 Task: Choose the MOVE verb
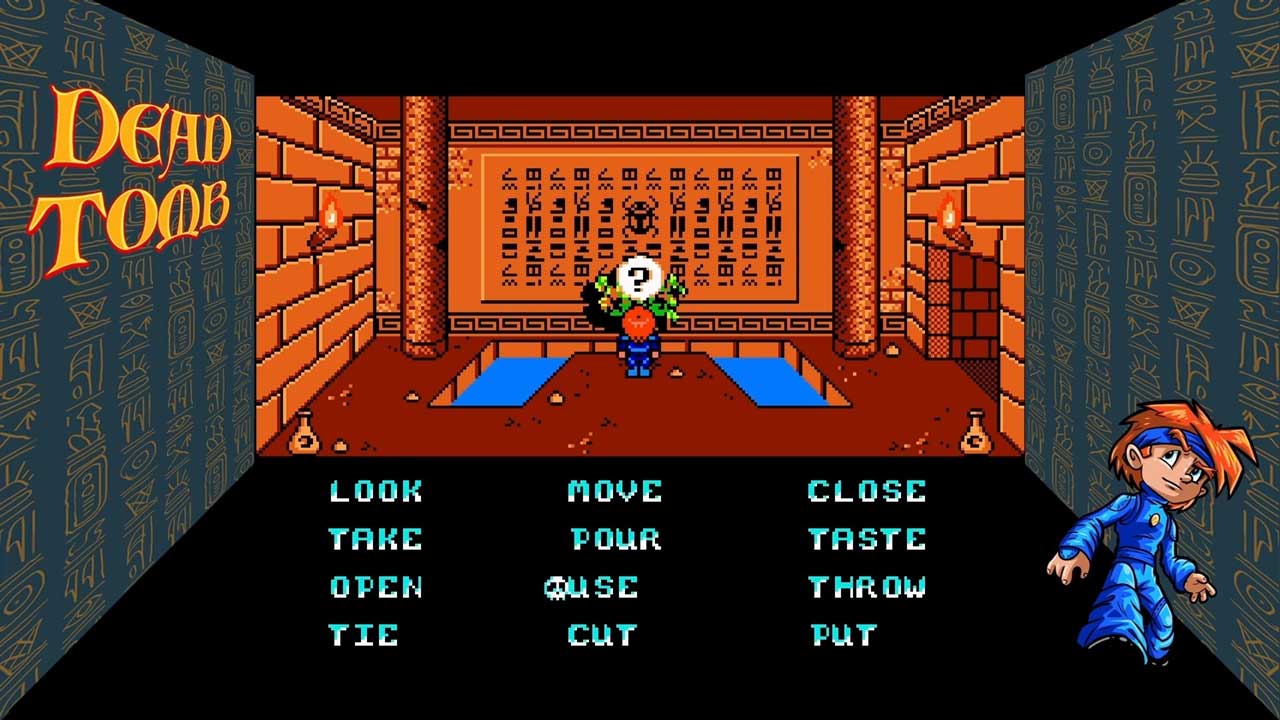[615, 491]
